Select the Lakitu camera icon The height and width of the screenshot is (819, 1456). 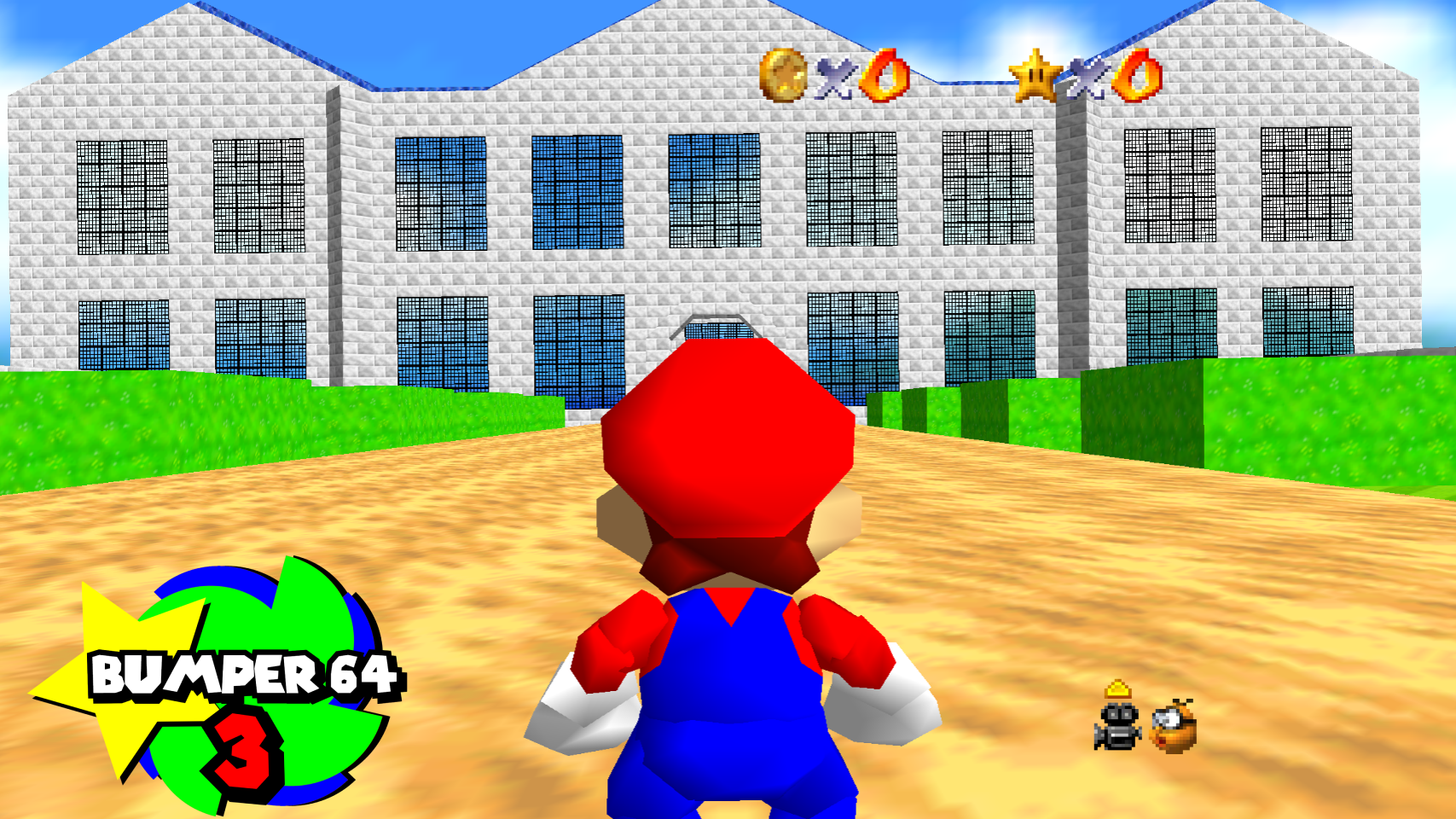tap(1175, 727)
